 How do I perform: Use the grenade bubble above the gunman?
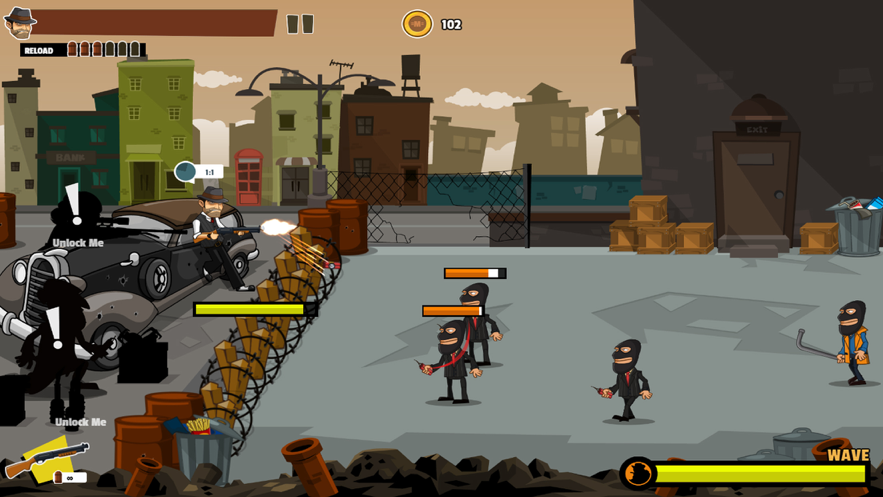coord(187,172)
